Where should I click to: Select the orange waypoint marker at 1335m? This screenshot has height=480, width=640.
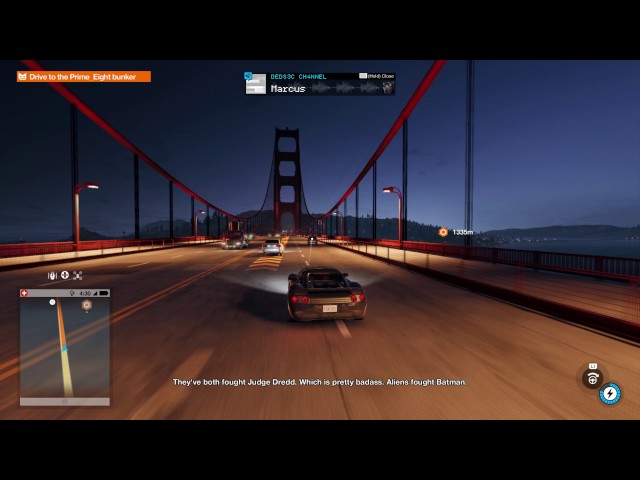443,232
